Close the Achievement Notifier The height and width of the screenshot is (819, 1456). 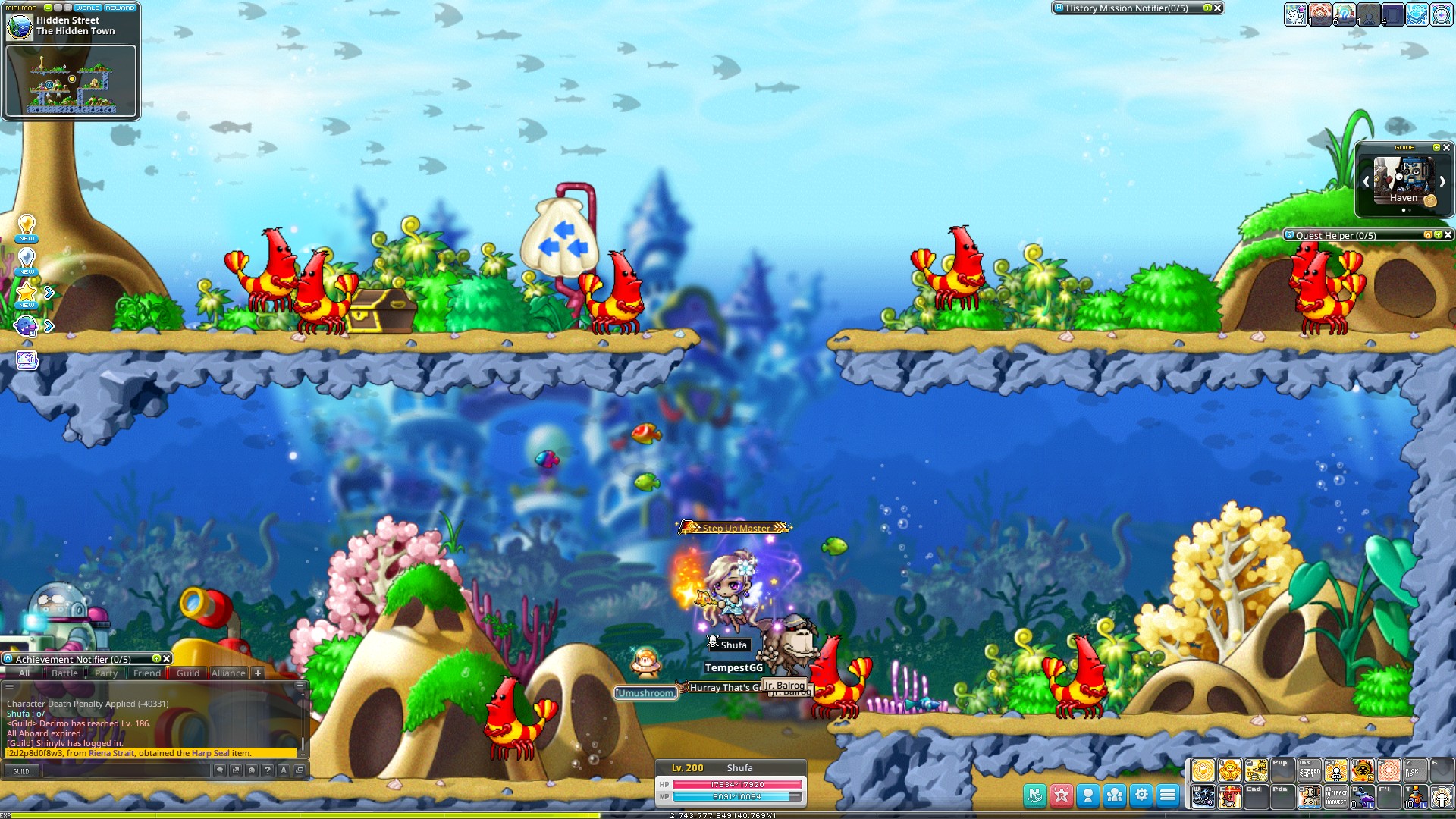click(x=167, y=659)
